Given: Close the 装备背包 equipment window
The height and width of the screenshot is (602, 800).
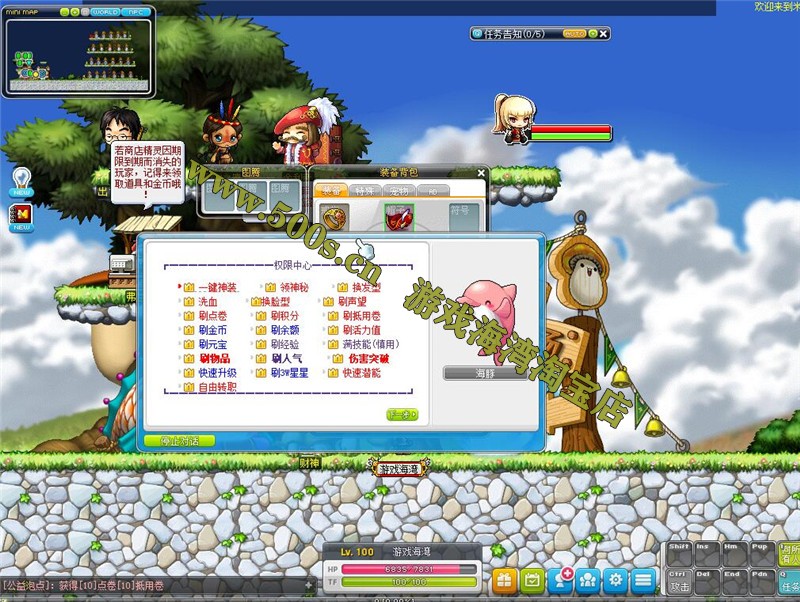Looking at the screenshot, I should click(481, 173).
